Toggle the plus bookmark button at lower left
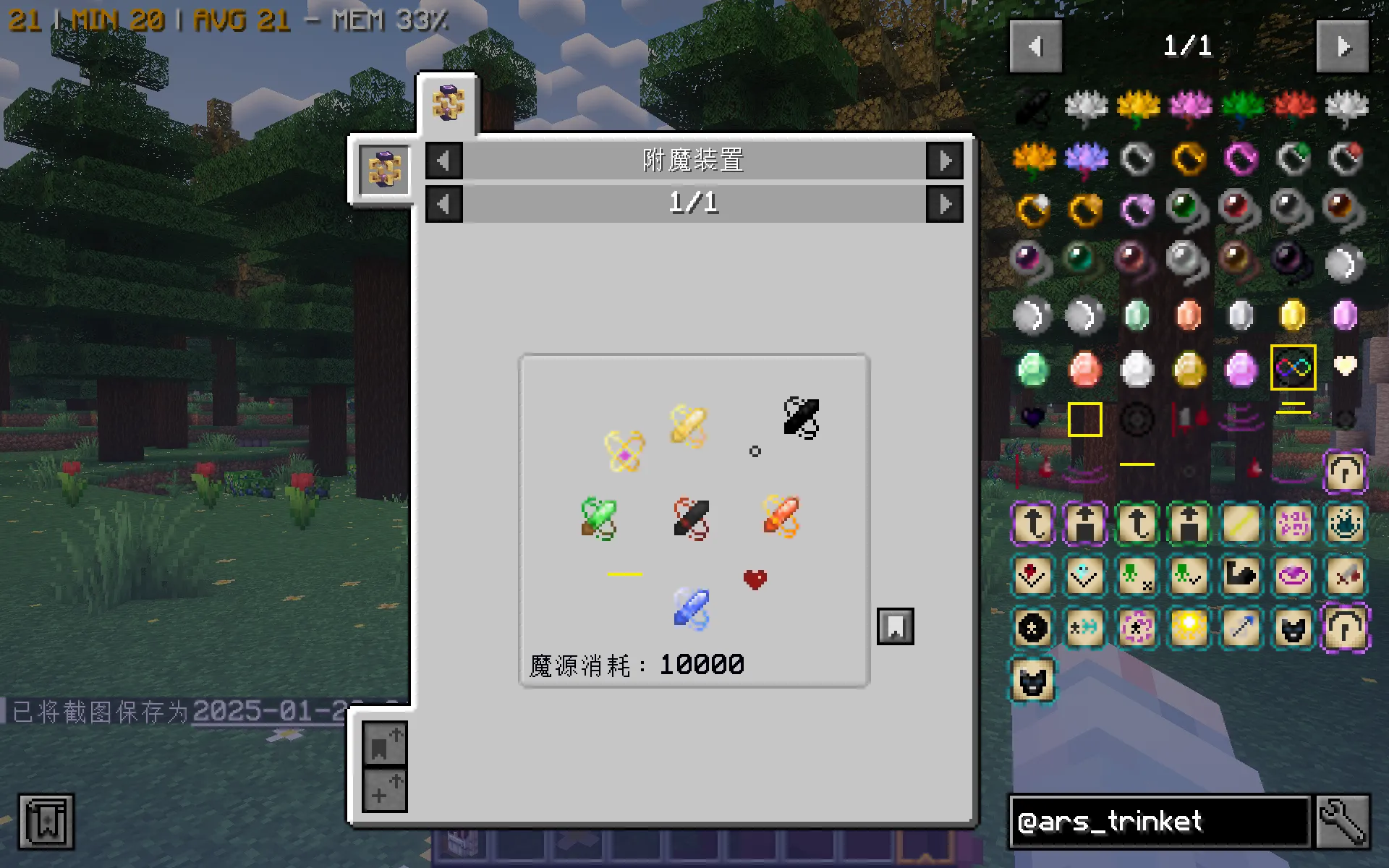Image resolution: width=1389 pixels, height=868 pixels. (383, 790)
